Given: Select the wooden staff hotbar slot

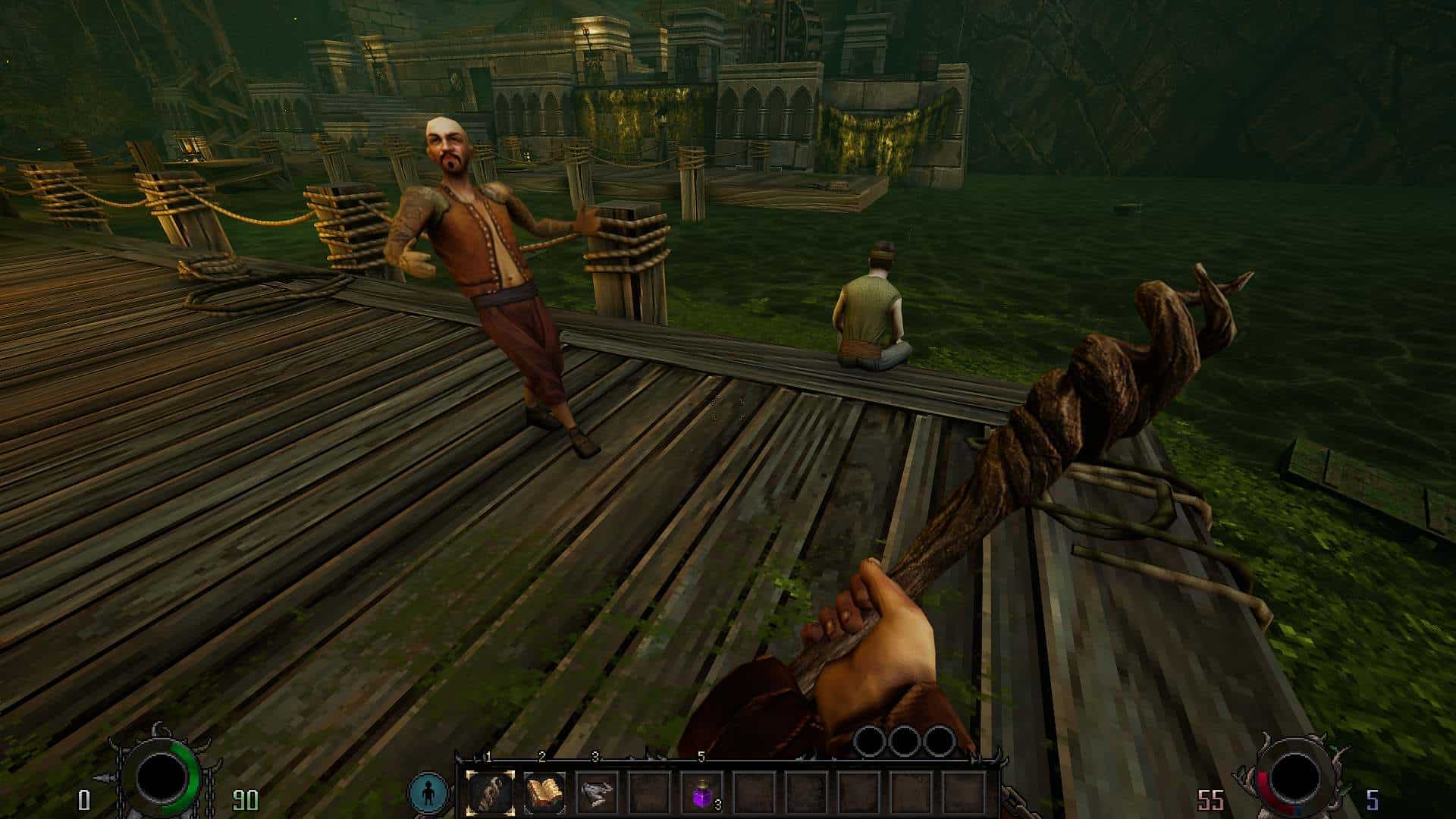Looking at the screenshot, I should tap(490, 793).
